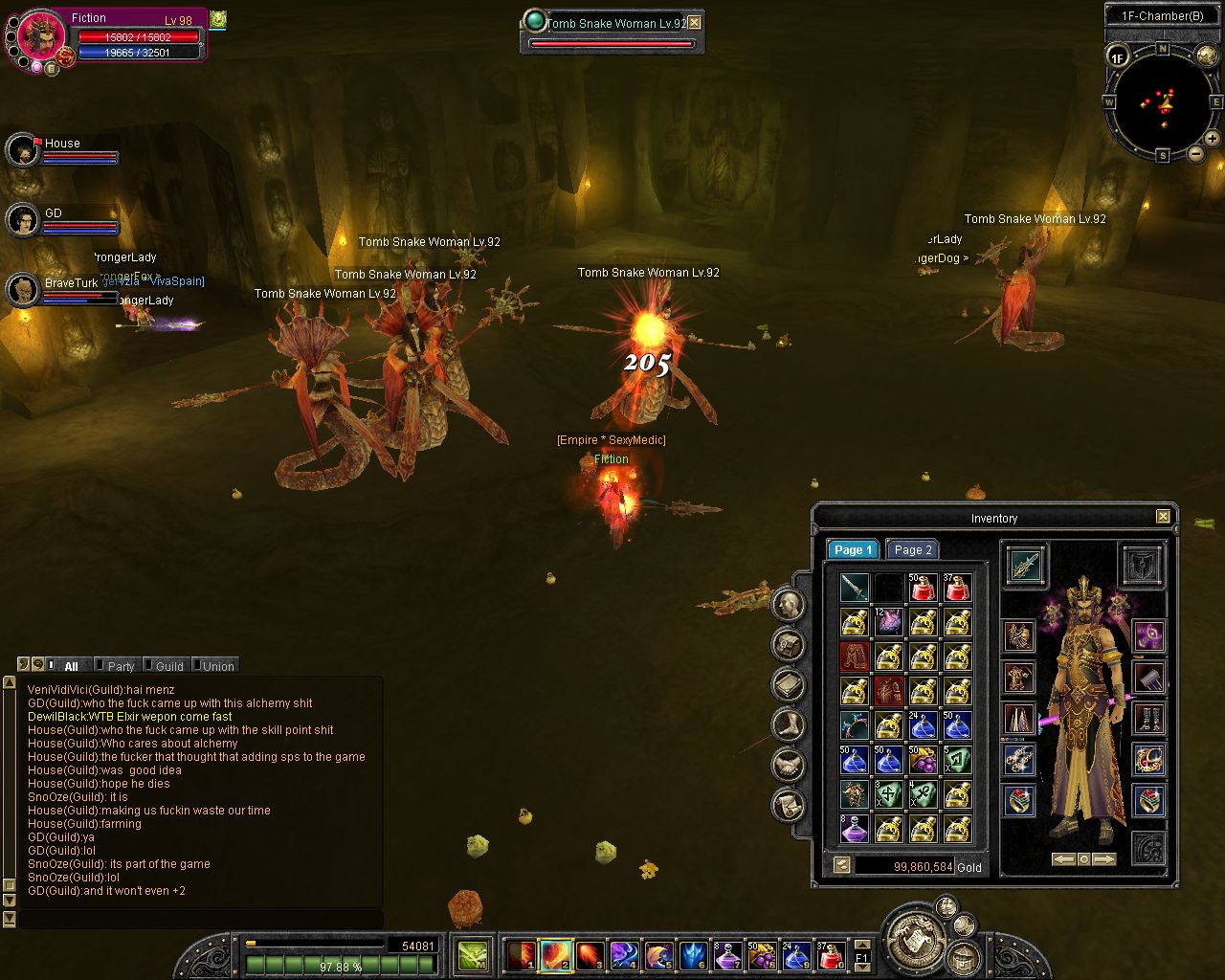Use the red potion in hotbar slot 0
The image size is (1225, 980).
pyautogui.click(x=831, y=954)
